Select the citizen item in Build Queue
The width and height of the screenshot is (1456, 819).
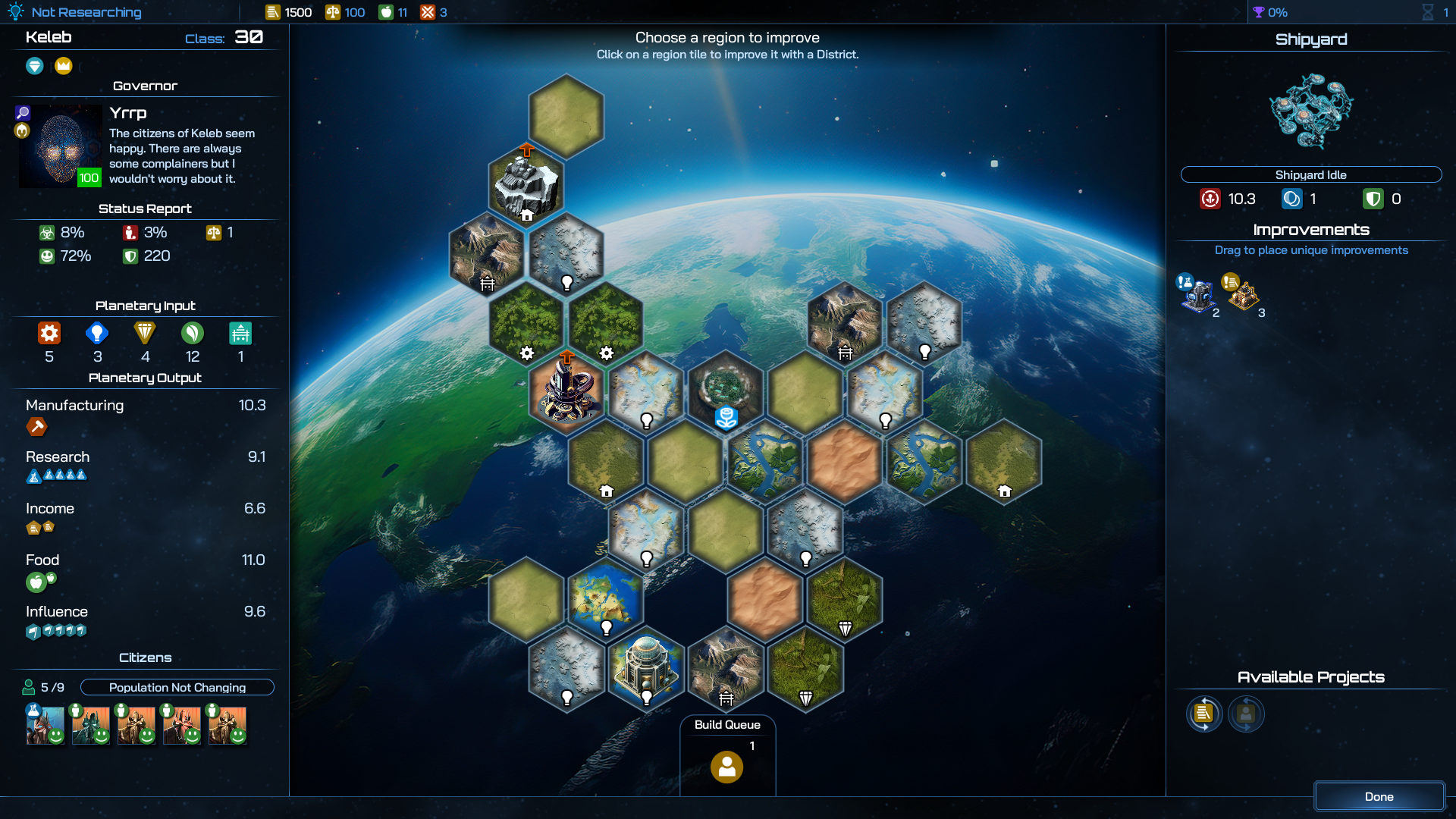pos(726,767)
